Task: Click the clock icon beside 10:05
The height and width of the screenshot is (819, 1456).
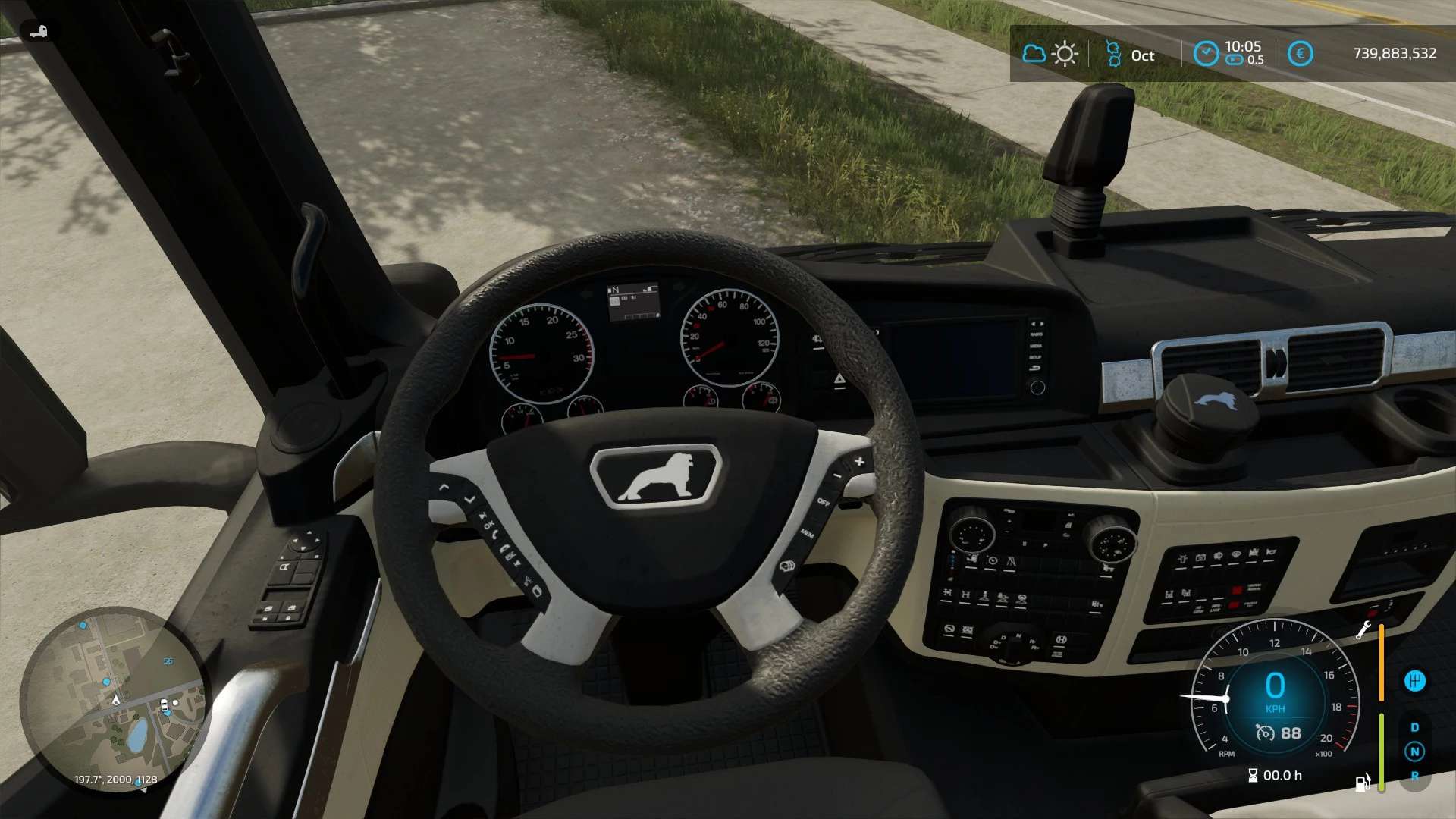Action: coord(1206,54)
